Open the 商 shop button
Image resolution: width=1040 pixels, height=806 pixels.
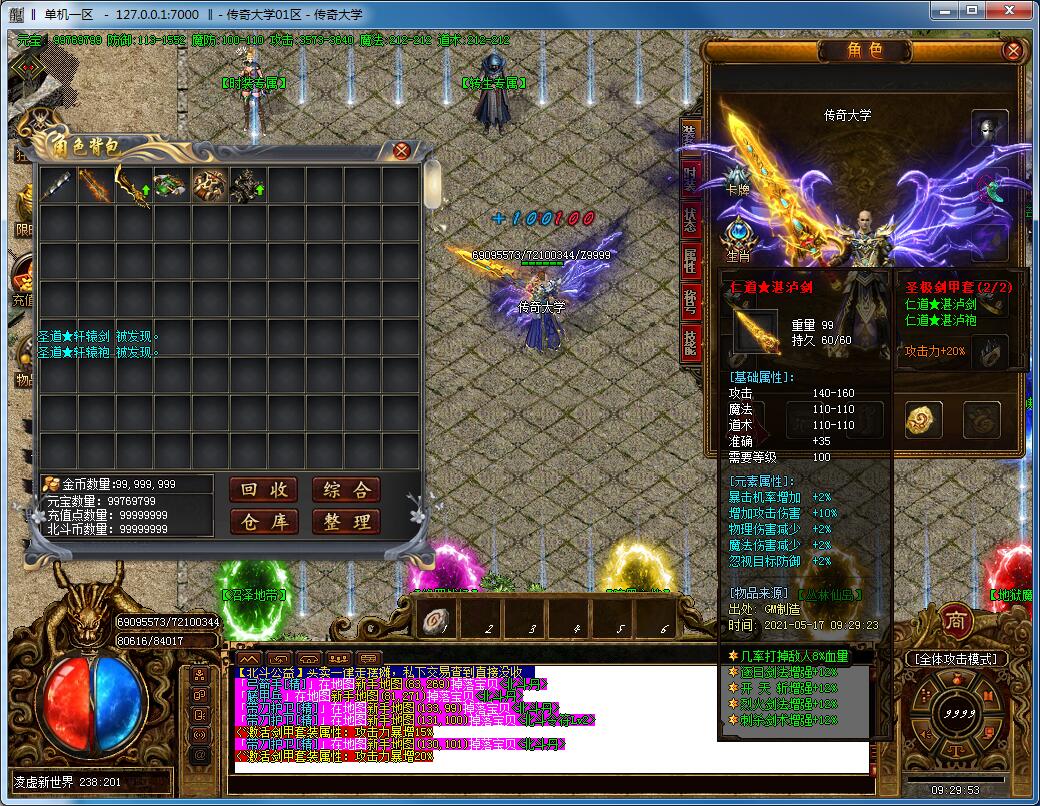tap(957, 619)
